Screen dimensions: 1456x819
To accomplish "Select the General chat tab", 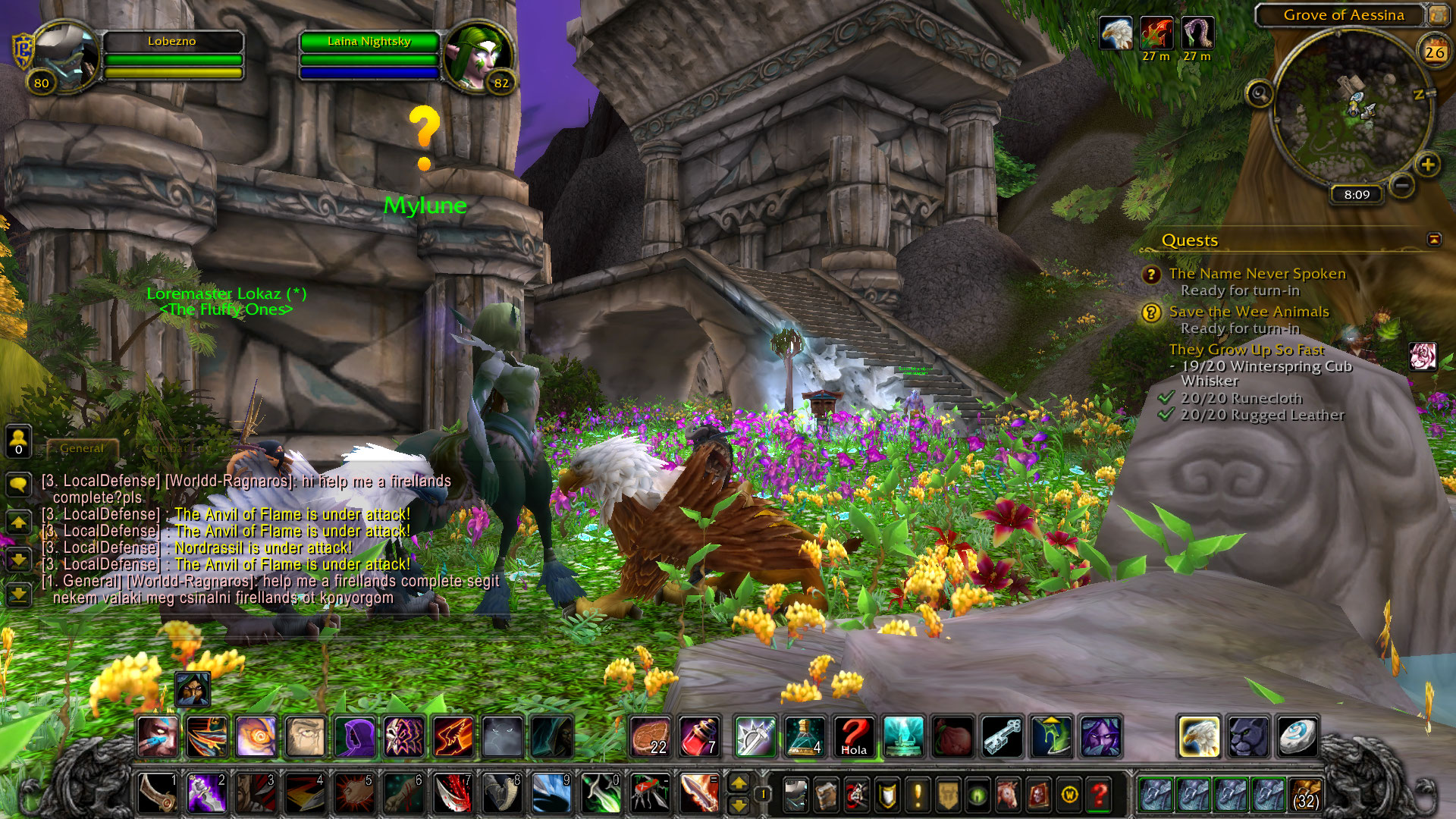I will point(82,448).
